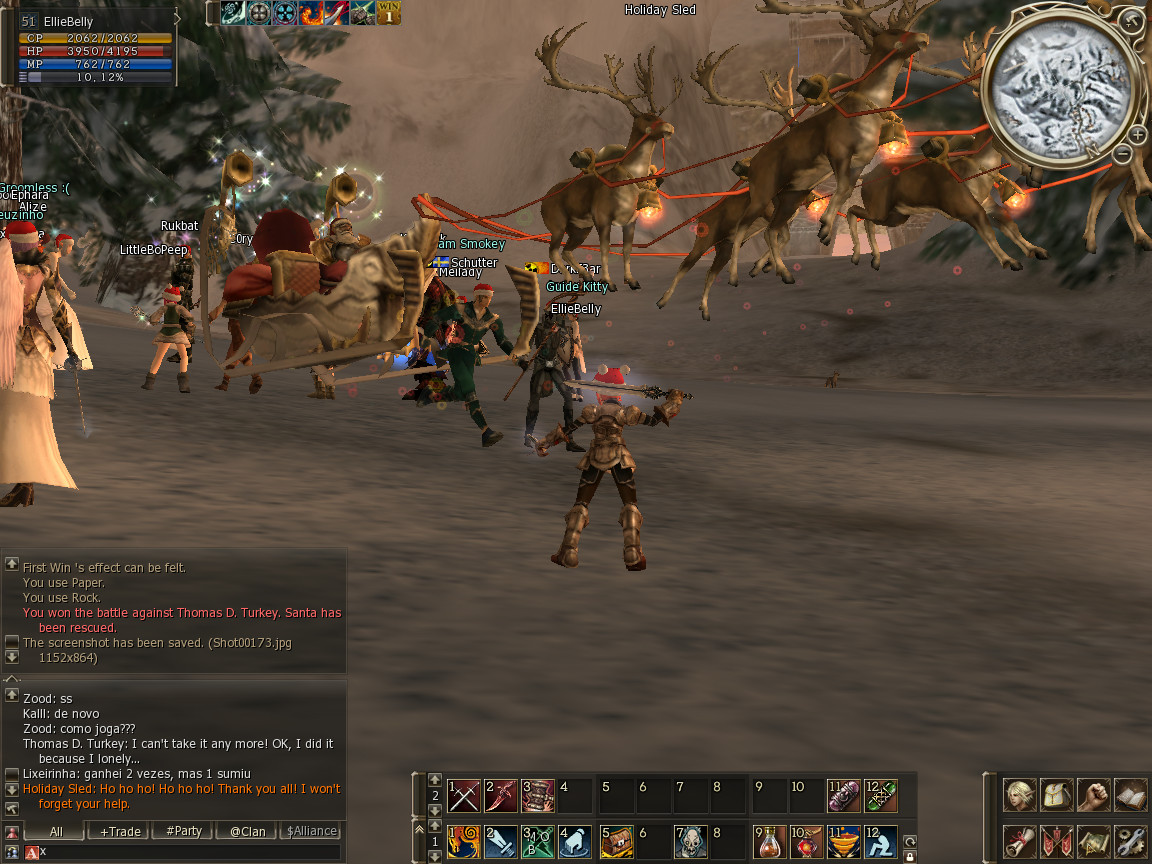Switch to the #Party chat tab

point(184,831)
